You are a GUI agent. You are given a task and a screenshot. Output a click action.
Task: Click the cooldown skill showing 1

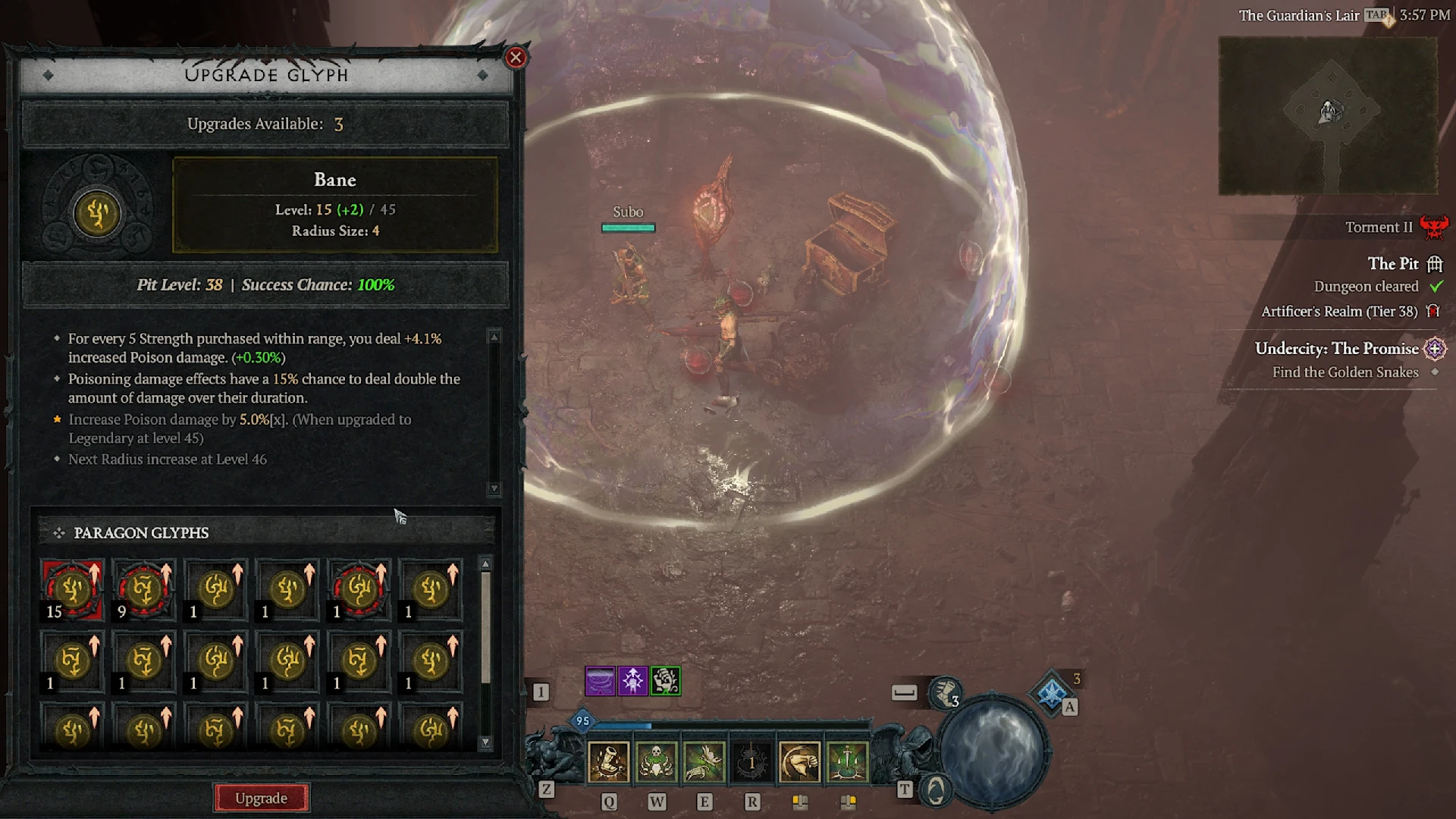point(752,761)
